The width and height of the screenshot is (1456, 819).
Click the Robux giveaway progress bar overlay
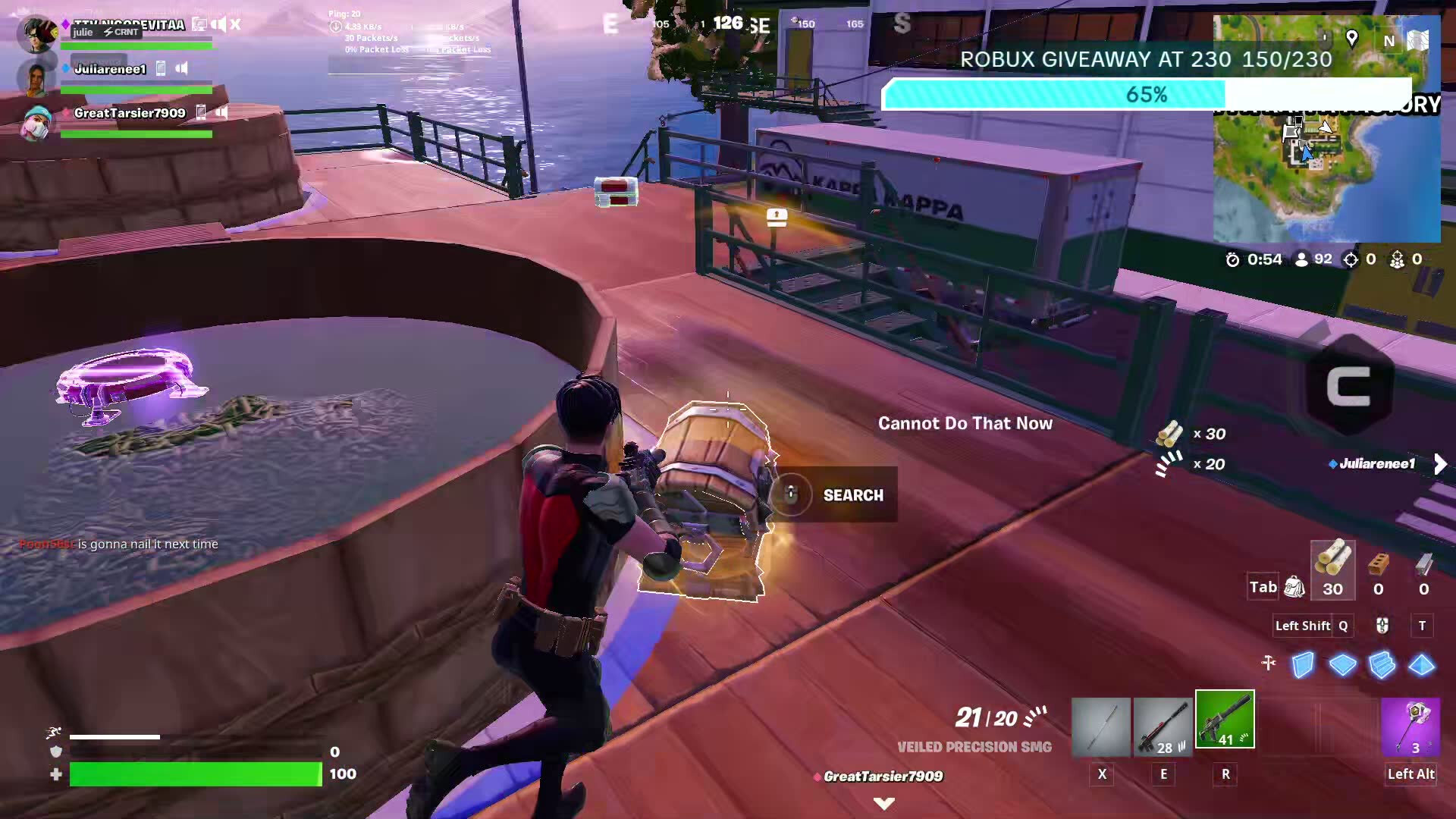pos(1146,95)
